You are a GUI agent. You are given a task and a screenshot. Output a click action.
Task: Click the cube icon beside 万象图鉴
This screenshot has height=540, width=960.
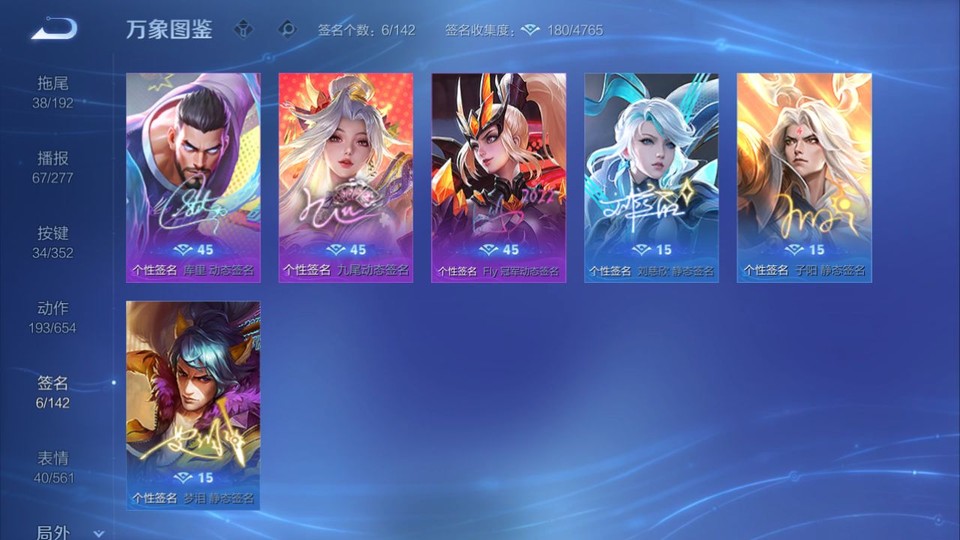click(x=244, y=29)
